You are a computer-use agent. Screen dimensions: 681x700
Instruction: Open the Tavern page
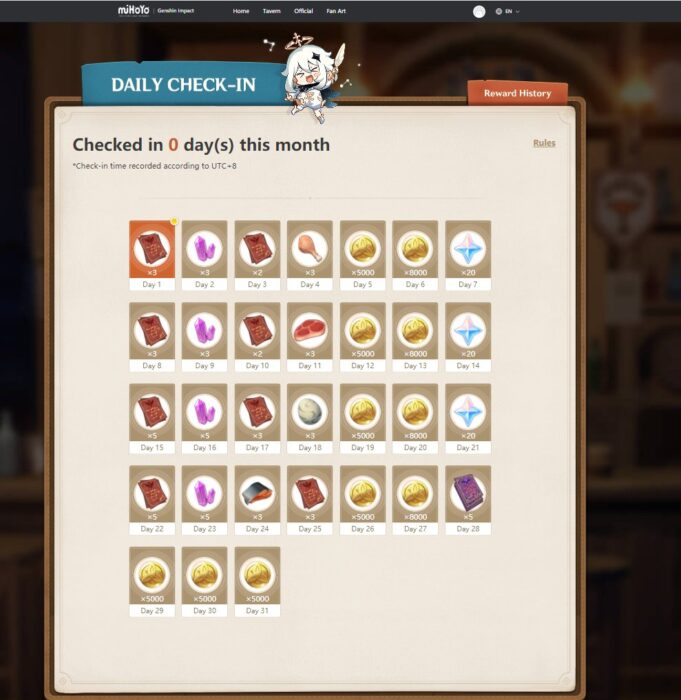click(271, 11)
